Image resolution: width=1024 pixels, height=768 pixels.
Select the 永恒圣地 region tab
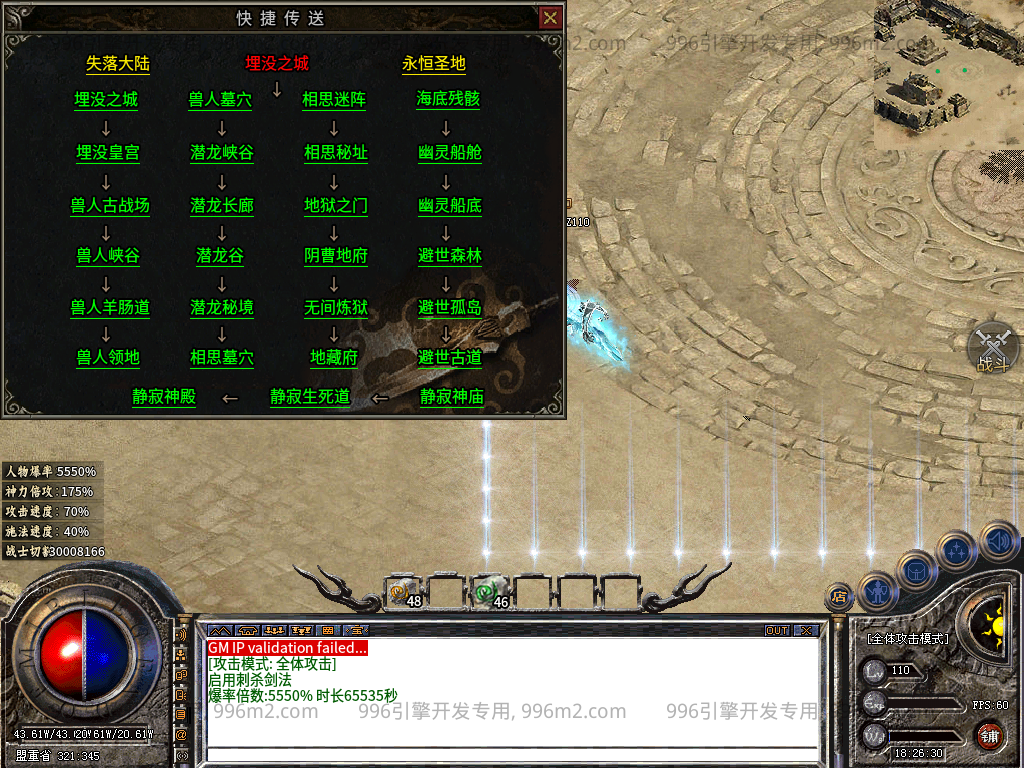(x=434, y=63)
